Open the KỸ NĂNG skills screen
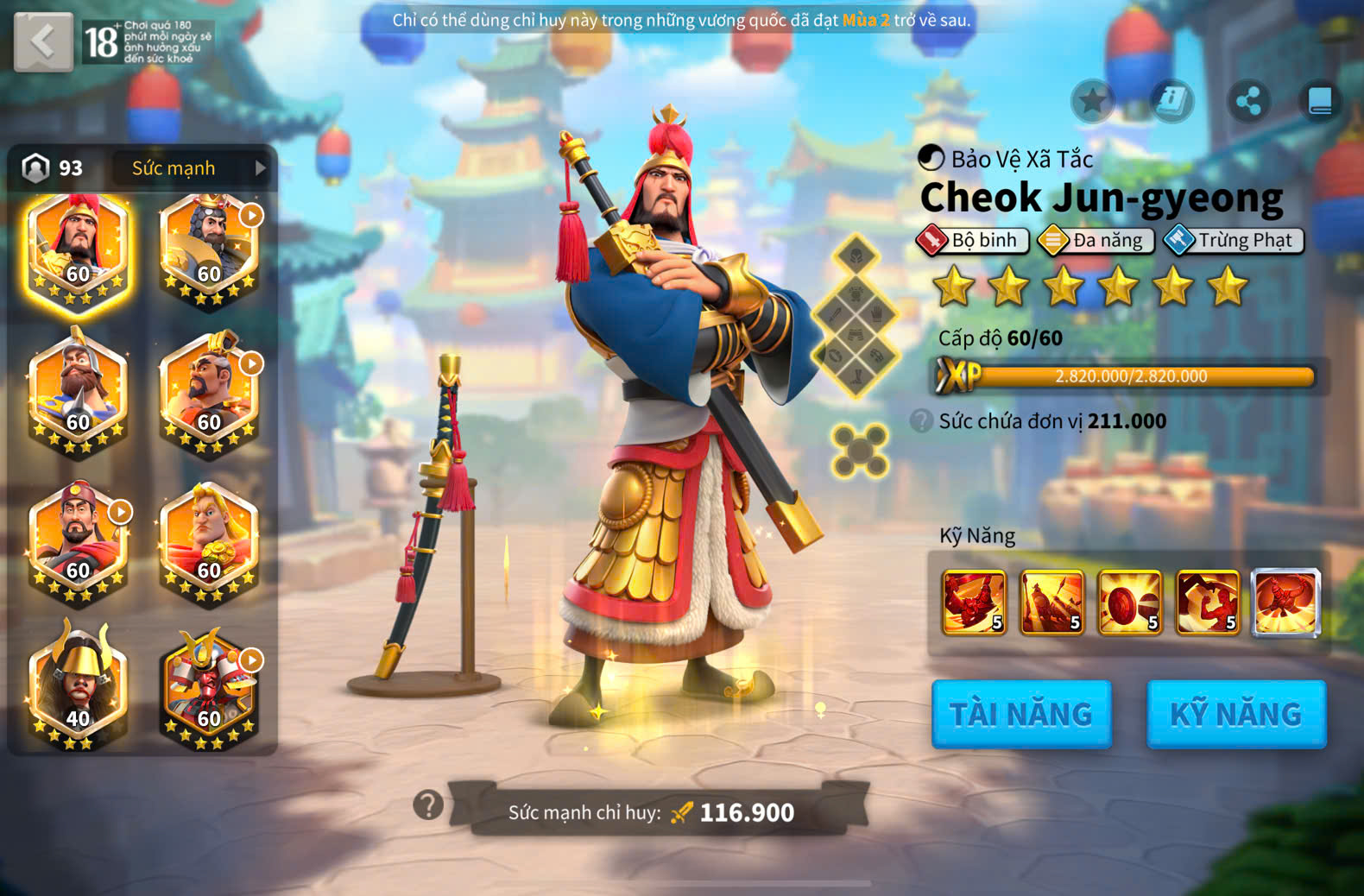This screenshot has width=1364, height=896. [1235, 714]
